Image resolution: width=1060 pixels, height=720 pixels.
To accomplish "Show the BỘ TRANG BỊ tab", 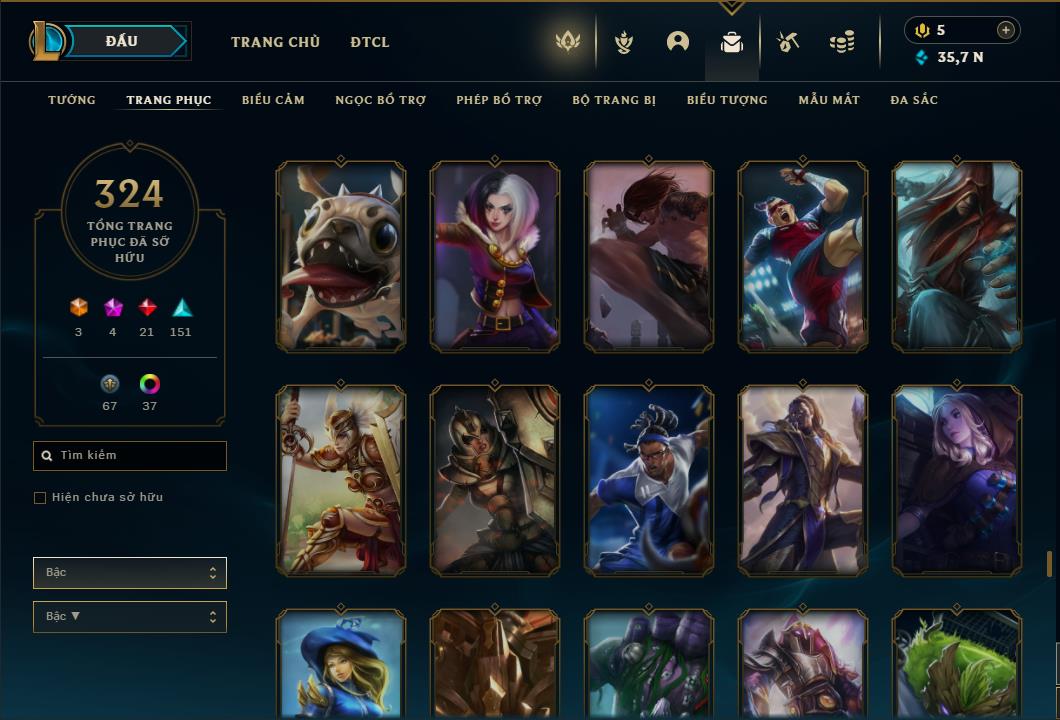I will (x=614, y=100).
